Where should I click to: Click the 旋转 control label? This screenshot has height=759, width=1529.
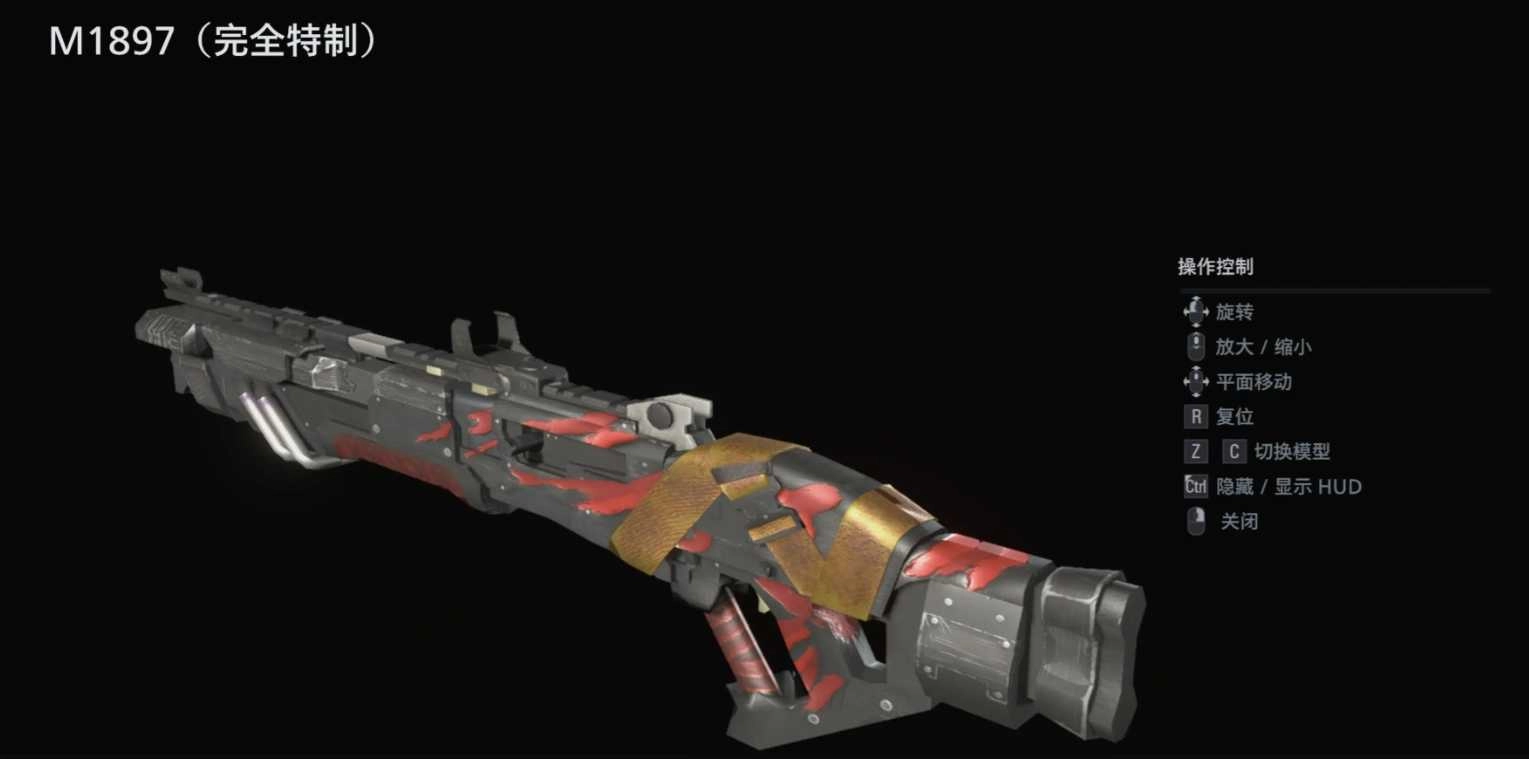pyautogui.click(x=1233, y=312)
